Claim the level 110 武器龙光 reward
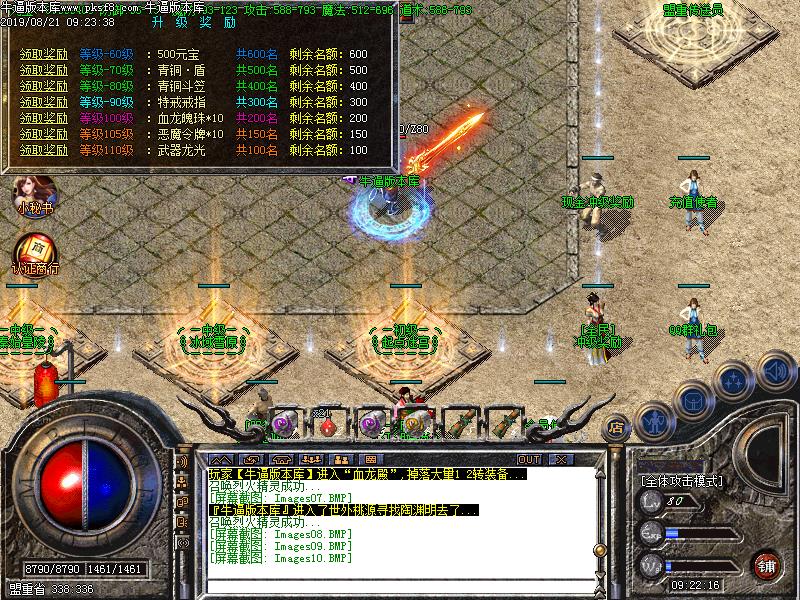 [44, 150]
